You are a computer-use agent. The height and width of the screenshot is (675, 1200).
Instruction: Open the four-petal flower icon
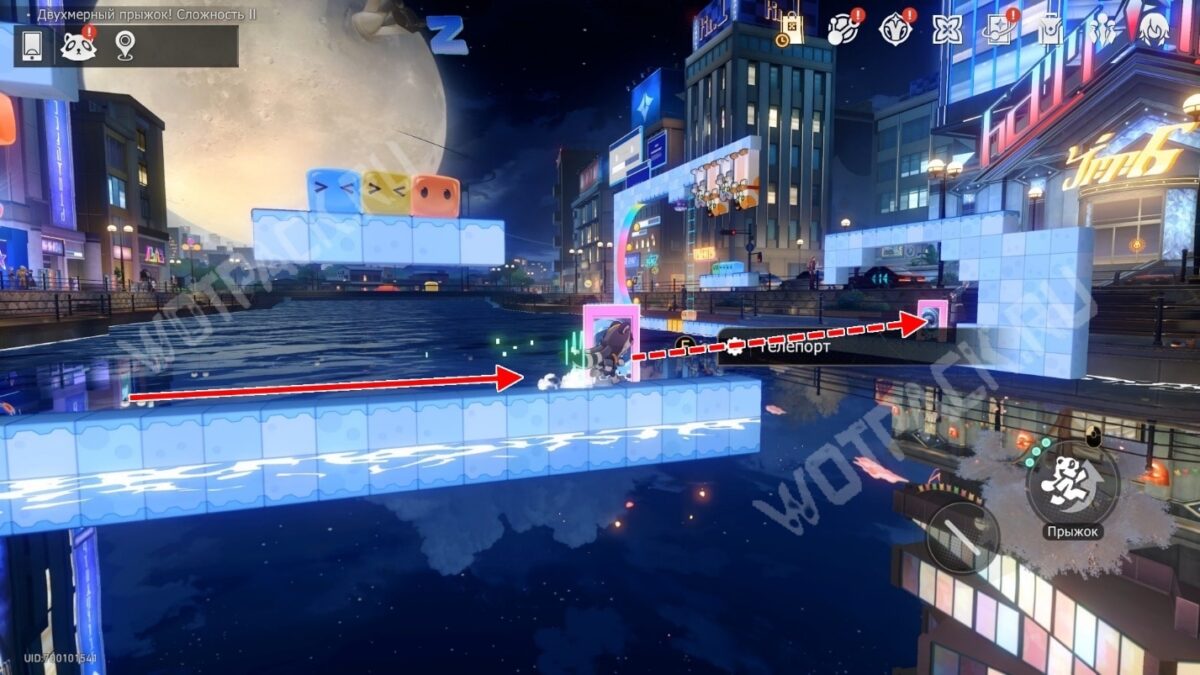(x=946, y=29)
